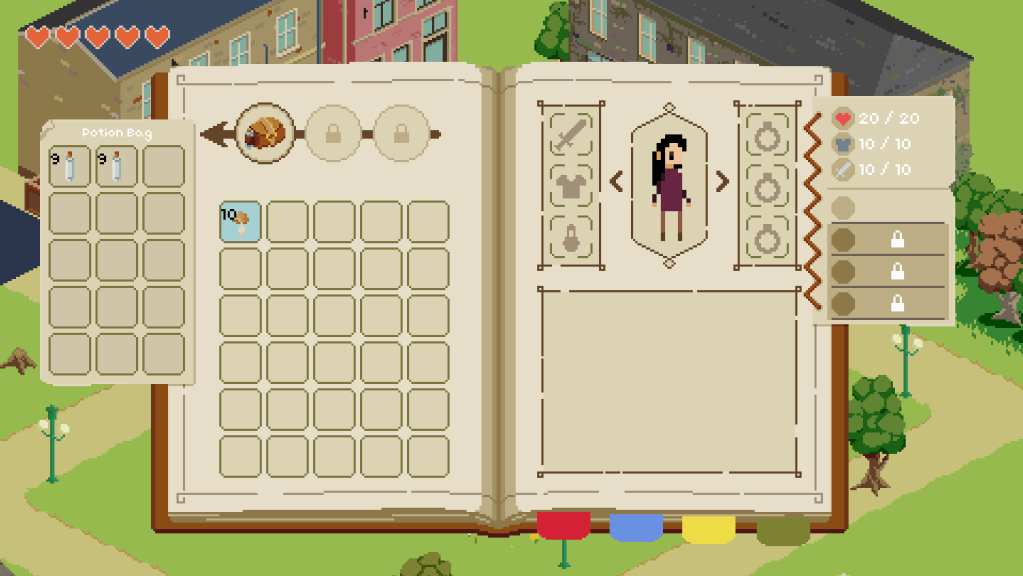The width and height of the screenshot is (1023, 576).
Task: Switch to the yellow bookmark tab
Action: click(709, 526)
